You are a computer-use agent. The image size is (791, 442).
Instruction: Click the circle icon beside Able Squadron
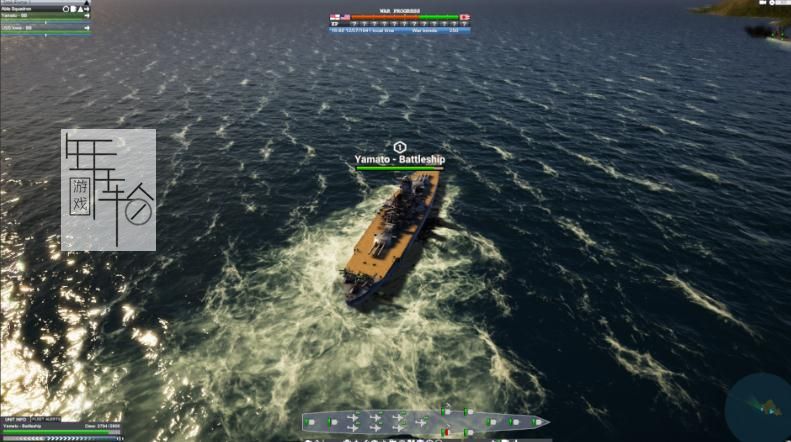coord(67,8)
